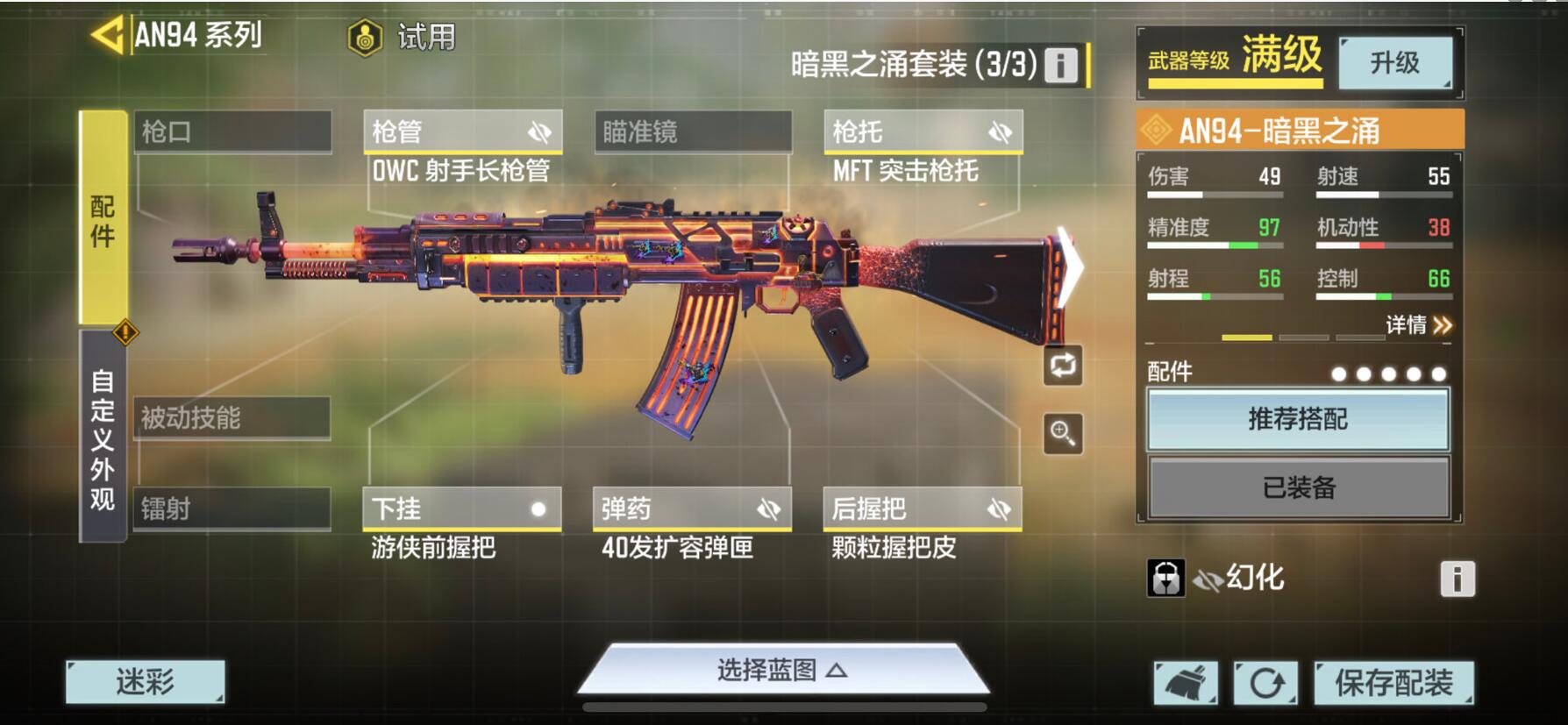
Task: Click the info icon beside 暗黑之涌套装
Action: point(1059,67)
